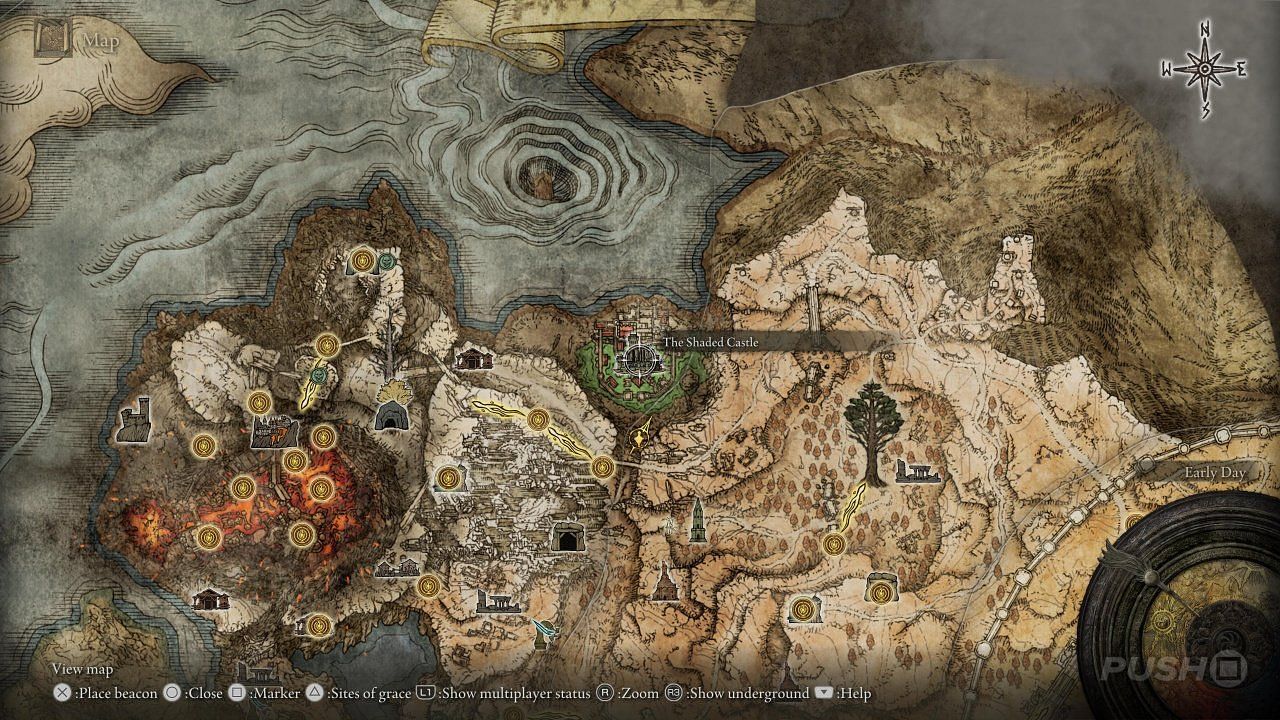Click the ruins icon beside the Minor Erdtree
The height and width of the screenshot is (720, 1280).
pos(915,471)
